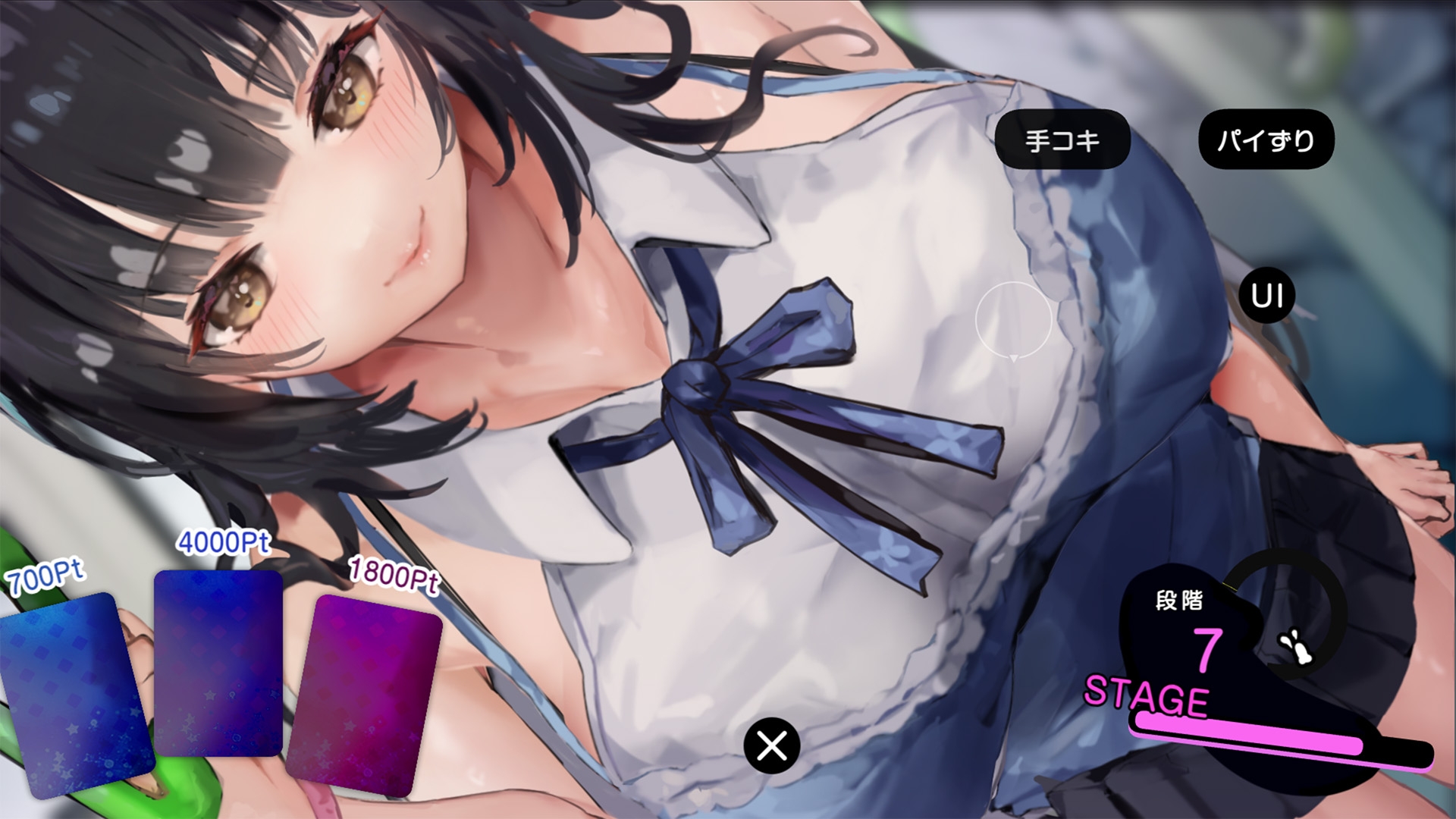This screenshot has width=1456, height=819.
Task: Open the 手コキ action option
Action: [x=1064, y=139]
